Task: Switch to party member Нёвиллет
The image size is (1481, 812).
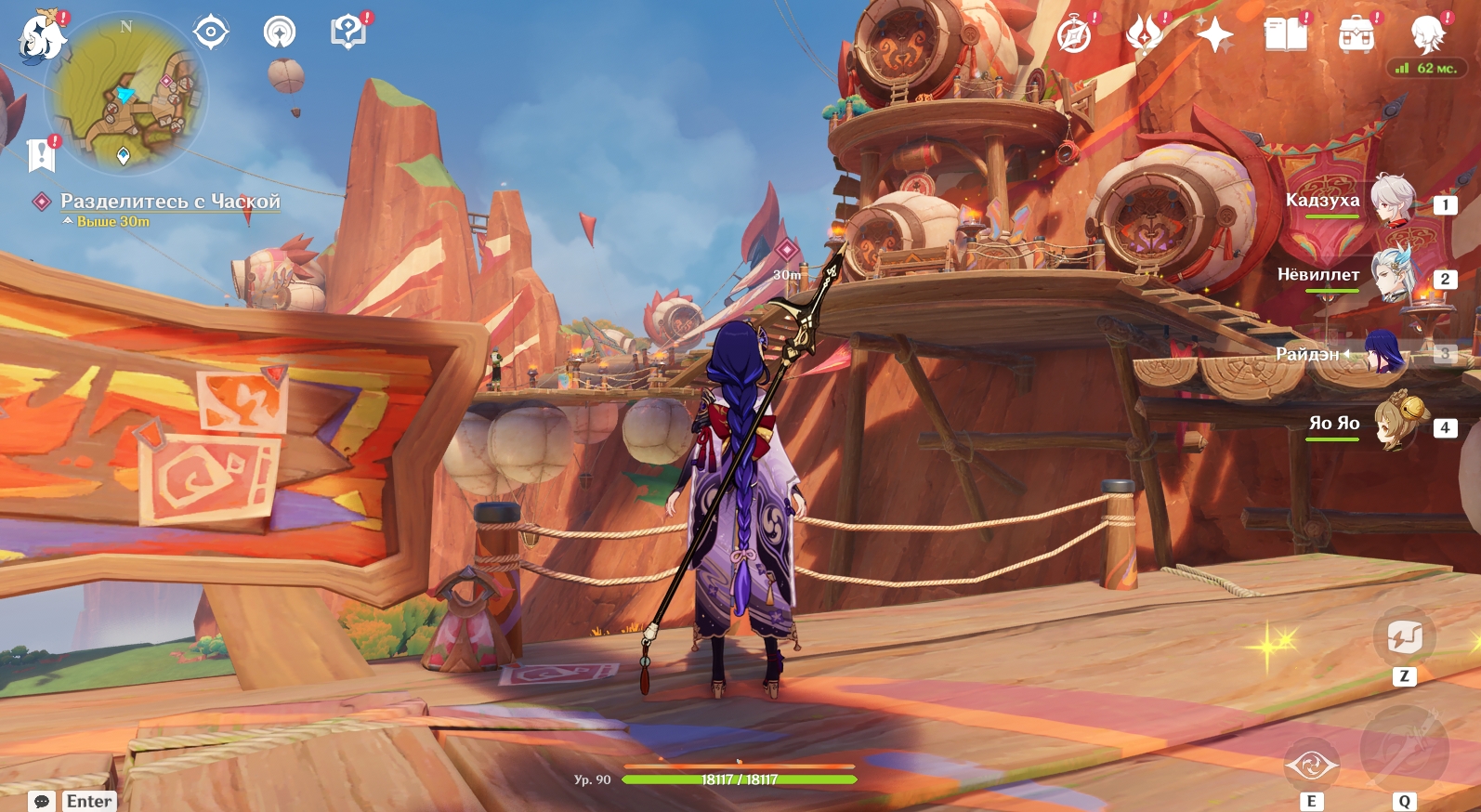Action: [x=1393, y=275]
